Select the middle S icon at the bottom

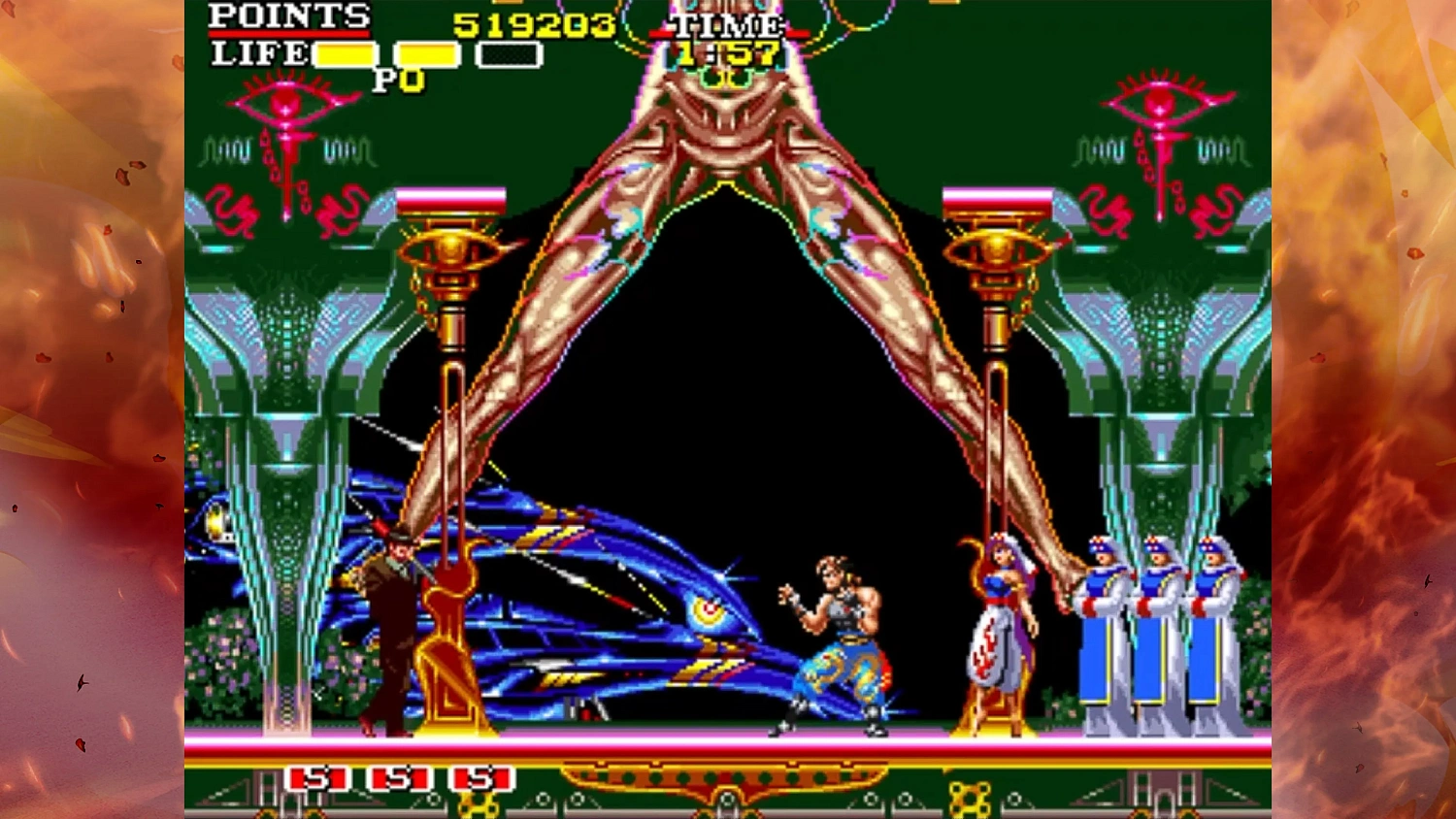399,777
